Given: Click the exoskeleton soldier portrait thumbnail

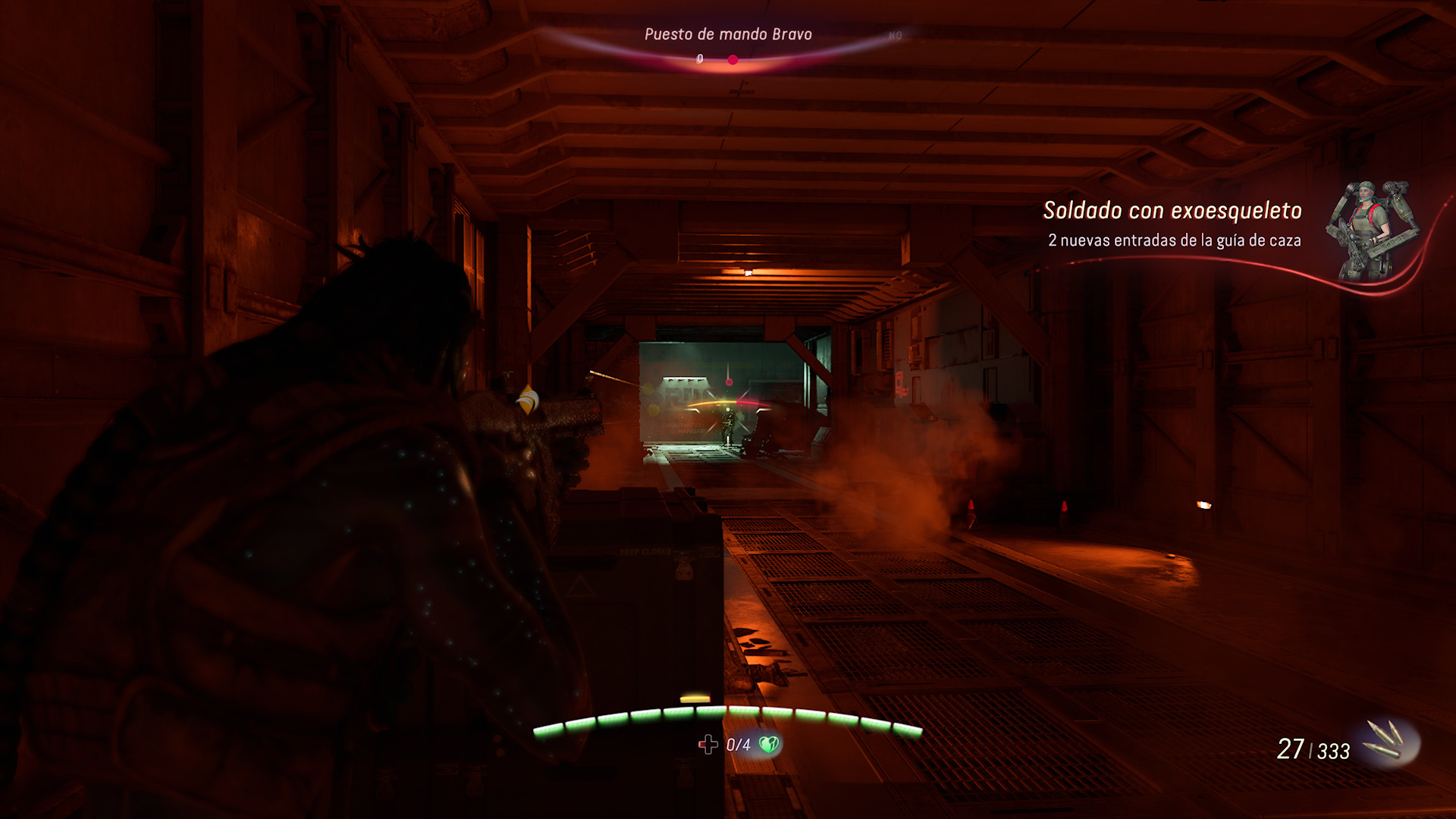Looking at the screenshot, I should [x=1371, y=230].
